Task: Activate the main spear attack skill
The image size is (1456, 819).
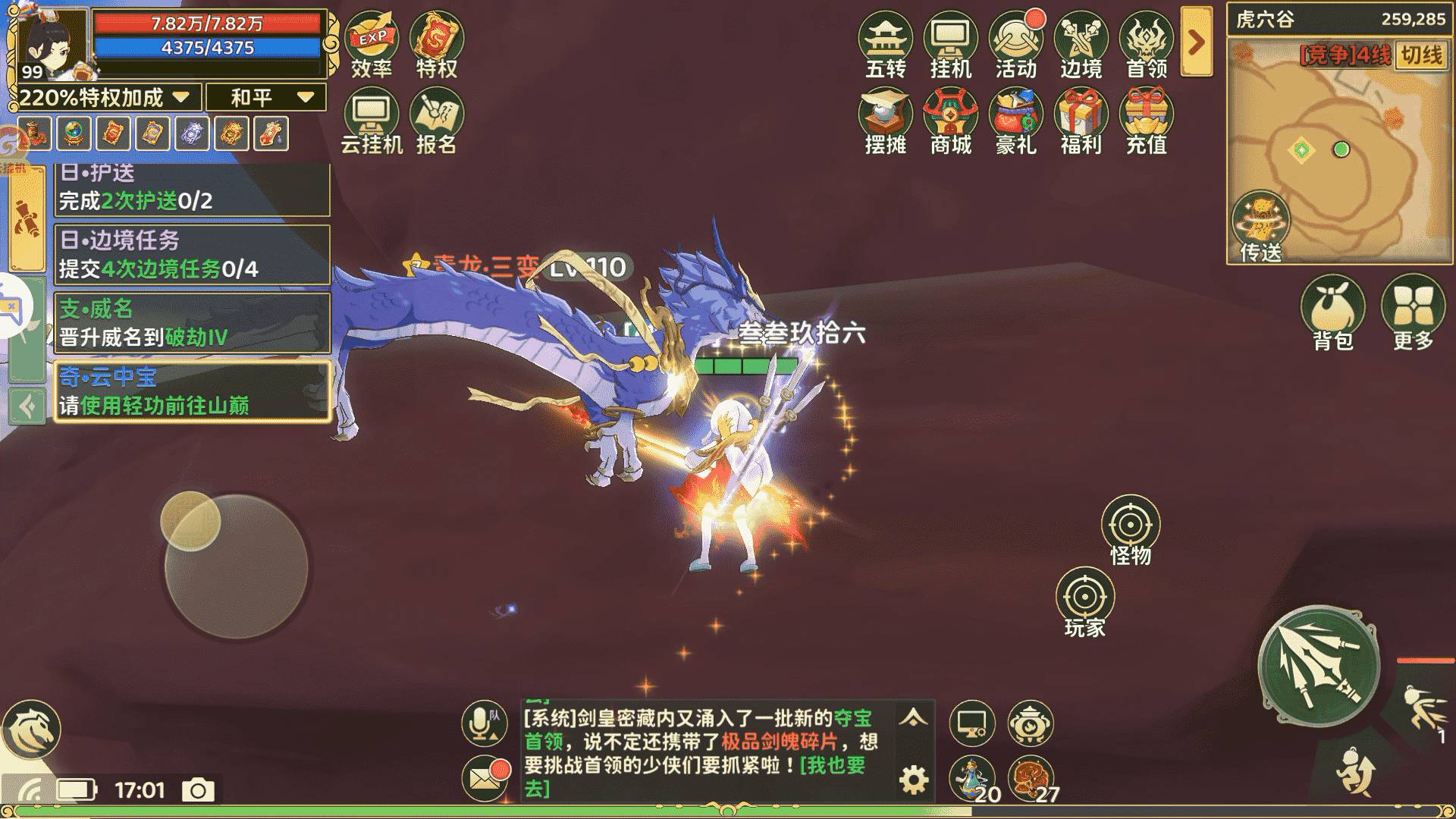Action: click(x=1319, y=667)
